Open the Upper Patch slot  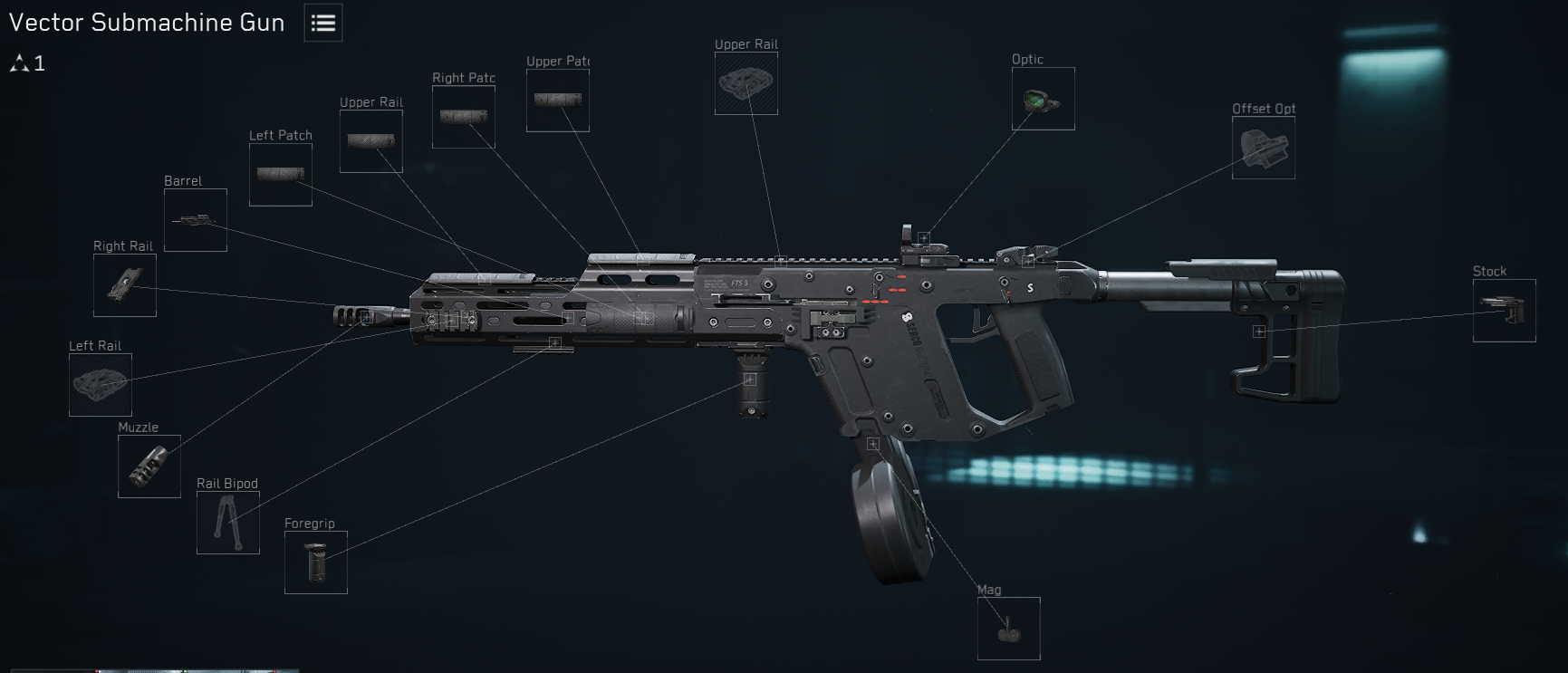557,99
